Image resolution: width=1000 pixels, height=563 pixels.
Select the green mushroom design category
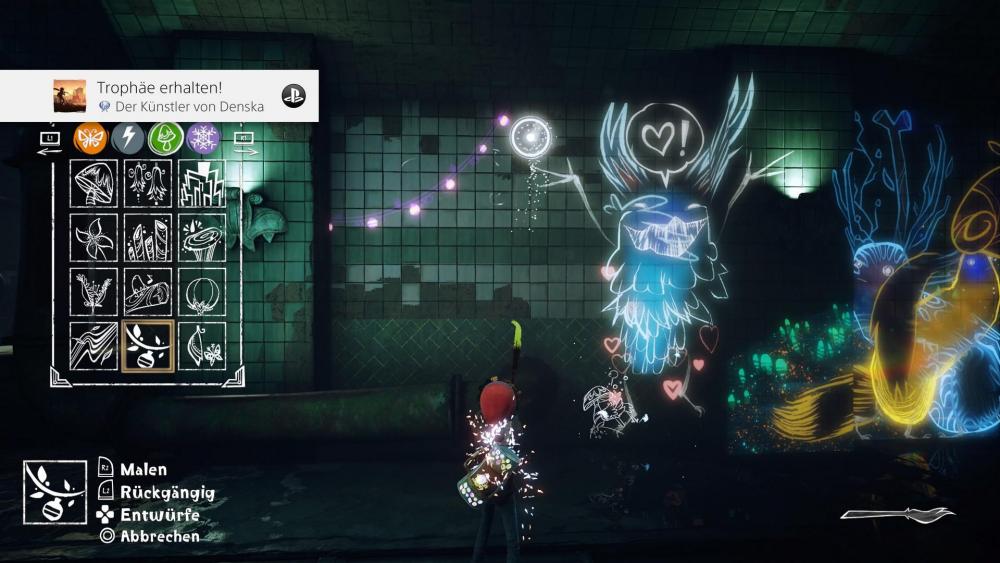(x=164, y=138)
